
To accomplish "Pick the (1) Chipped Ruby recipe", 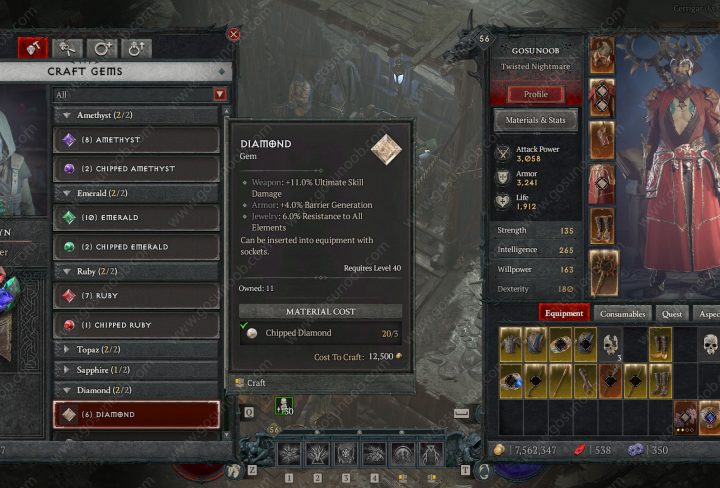I will pos(135,324).
